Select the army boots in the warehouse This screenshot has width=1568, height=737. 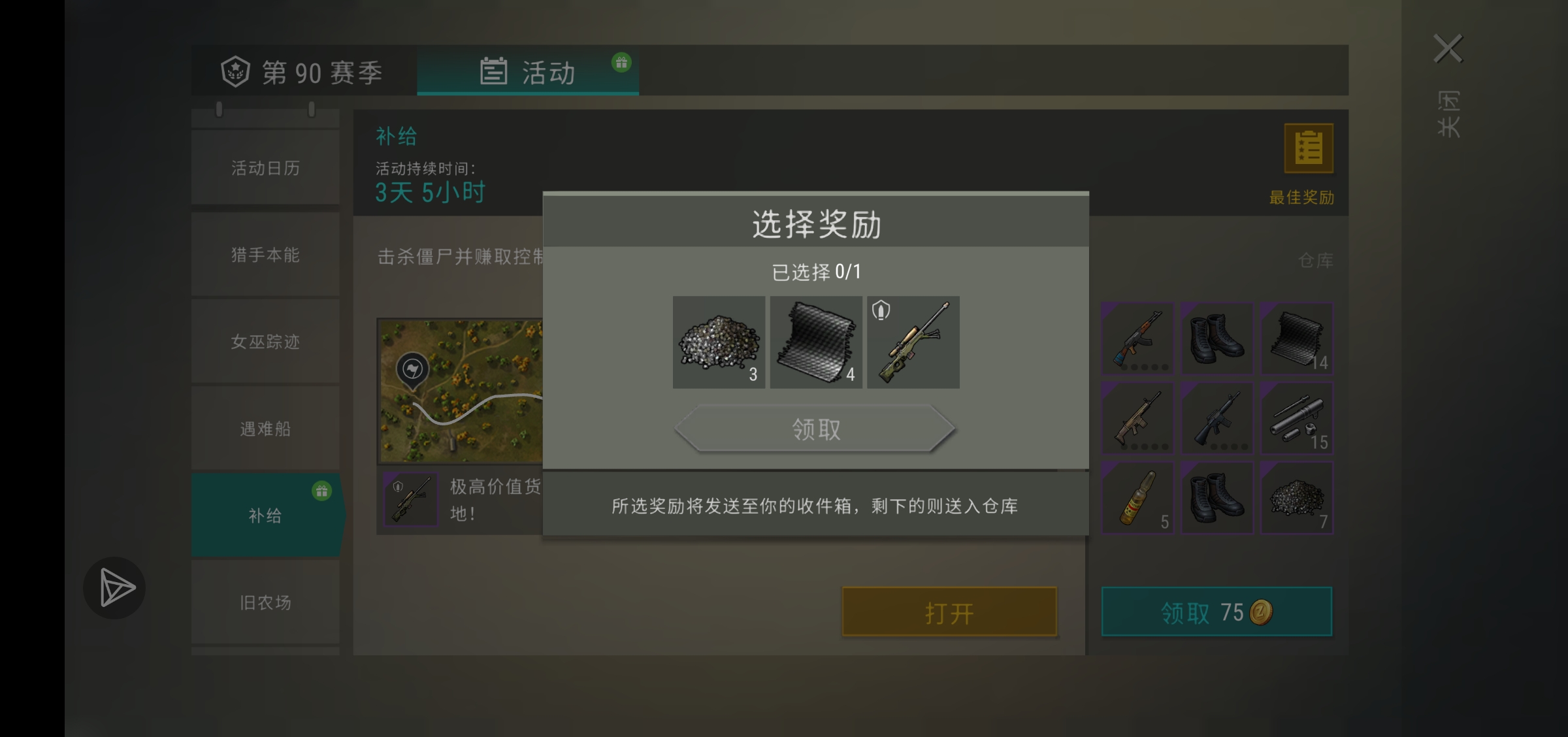(1217, 338)
